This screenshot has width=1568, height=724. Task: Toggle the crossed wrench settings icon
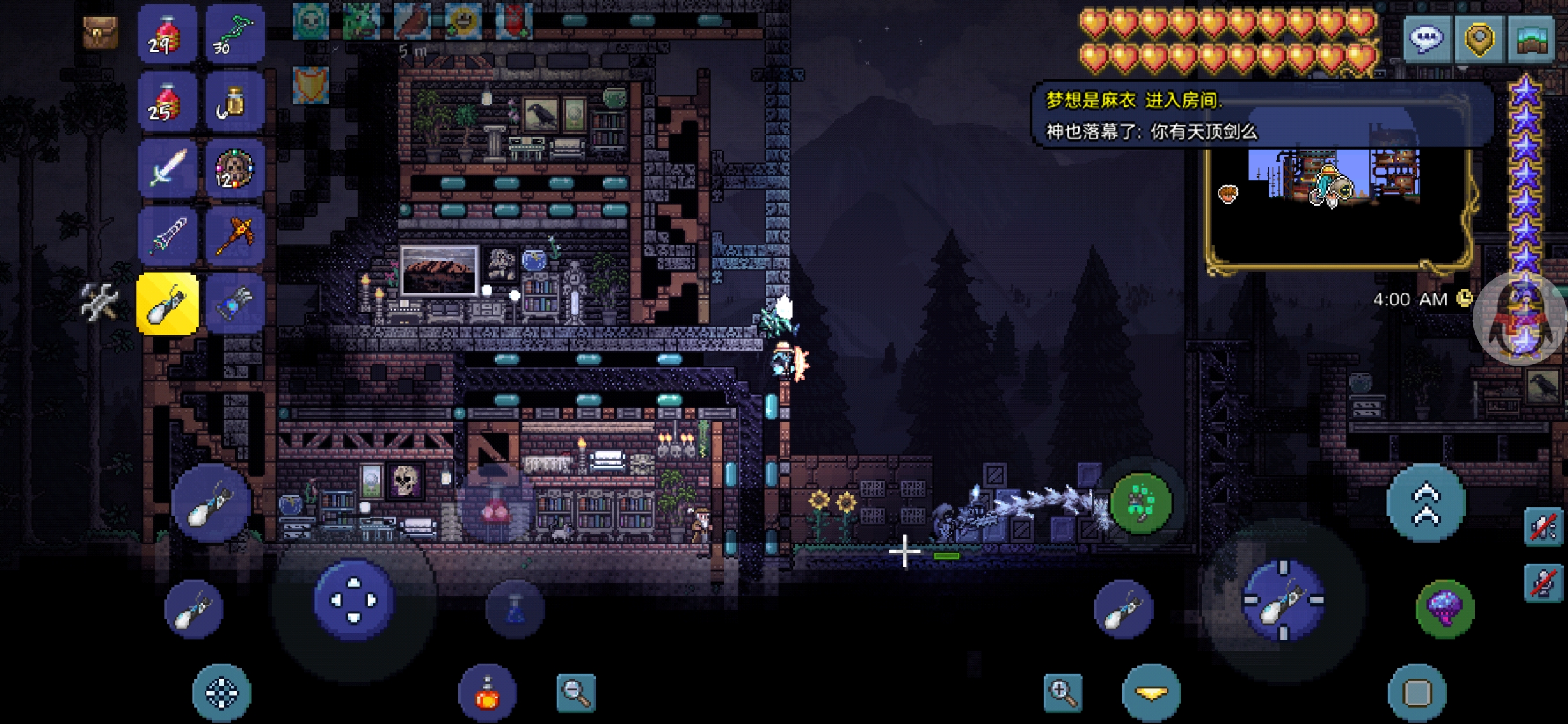[x=100, y=302]
